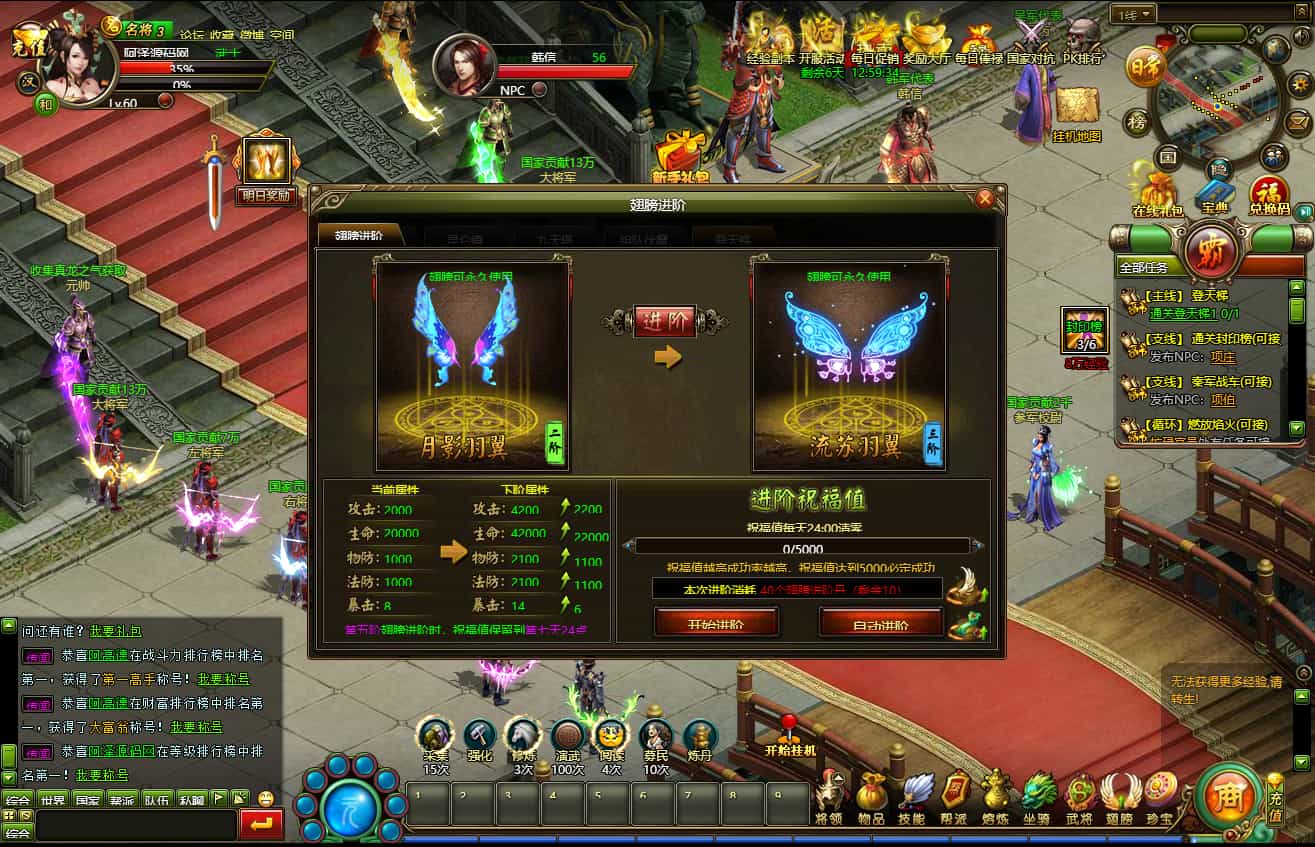Click the chat text input box

coord(136,825)
